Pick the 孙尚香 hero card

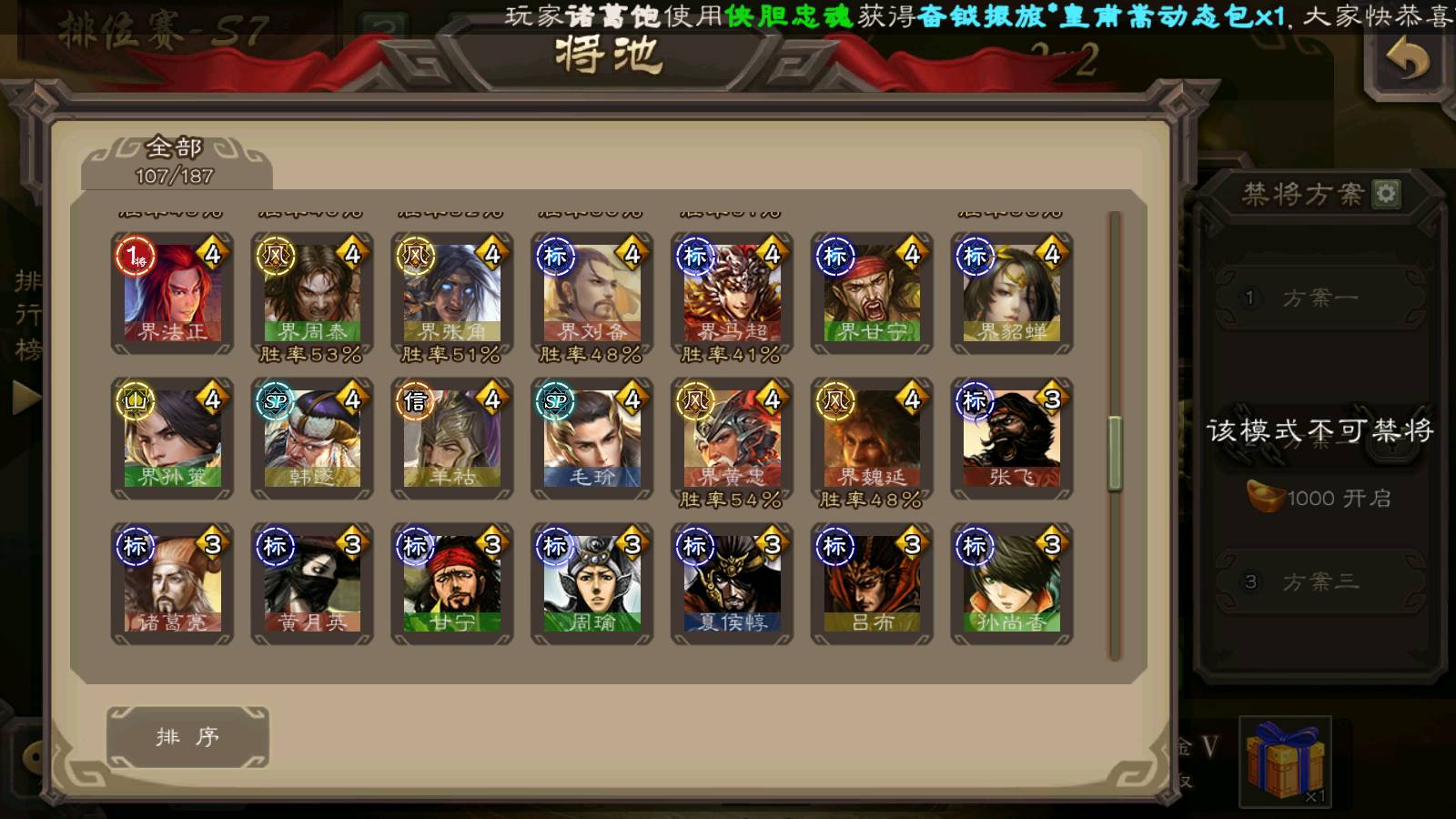1012,583
